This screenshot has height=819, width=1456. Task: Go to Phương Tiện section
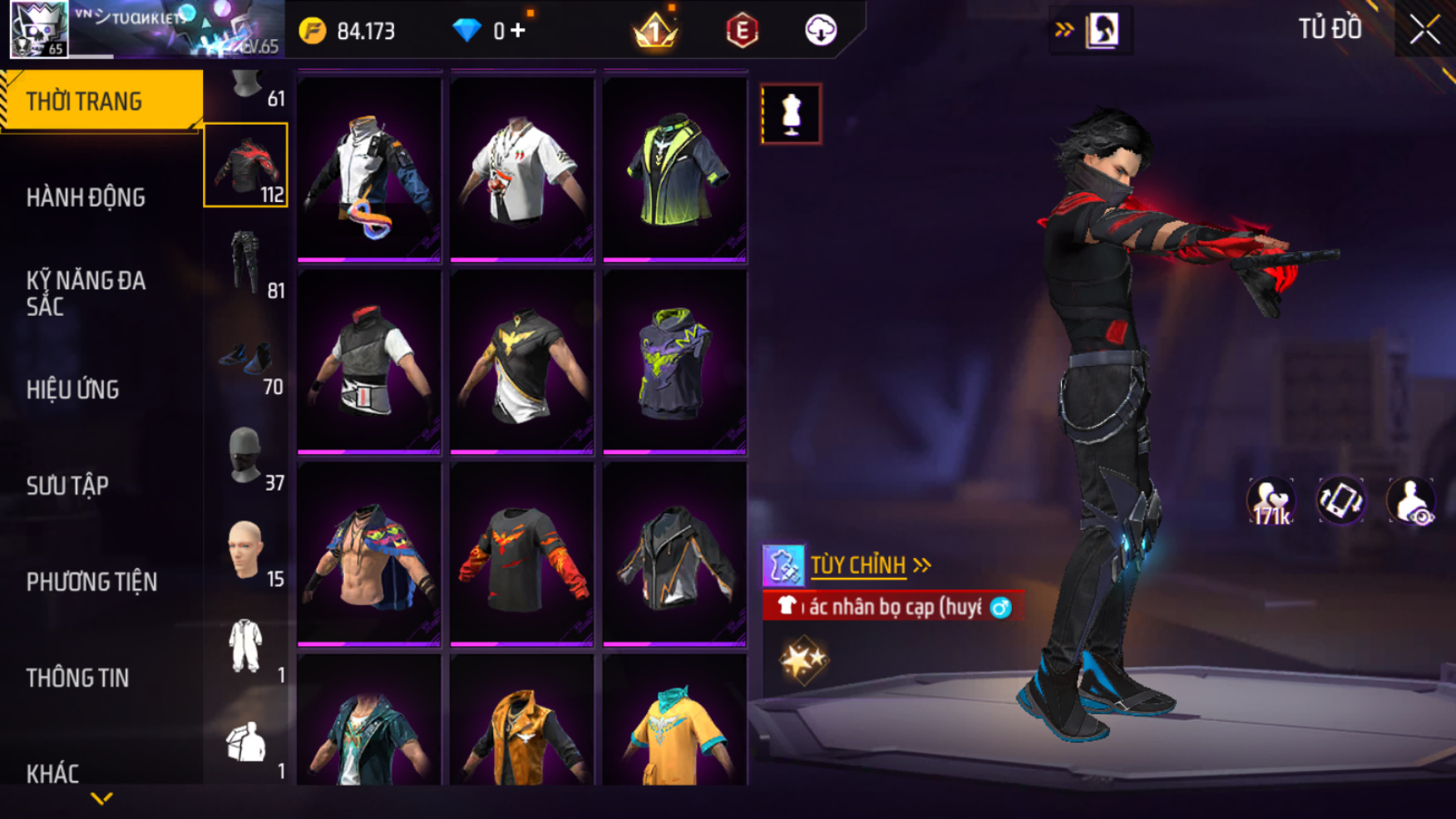tap(91, 582)
